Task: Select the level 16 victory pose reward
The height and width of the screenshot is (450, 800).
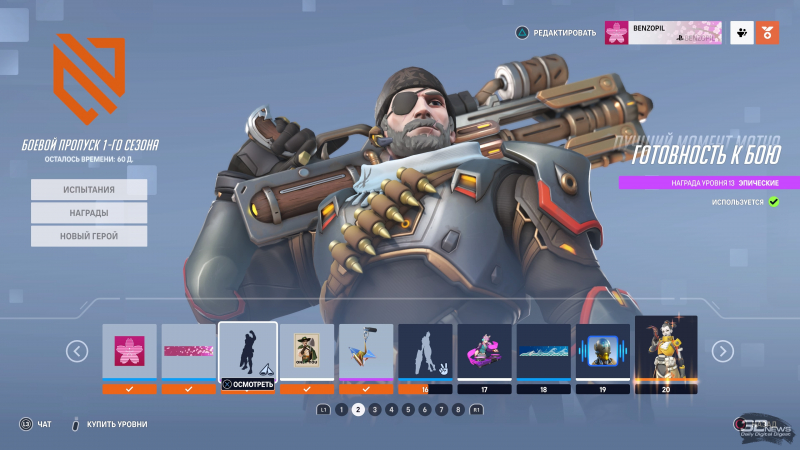Action: pyautogui.click(x=425, y=352)
